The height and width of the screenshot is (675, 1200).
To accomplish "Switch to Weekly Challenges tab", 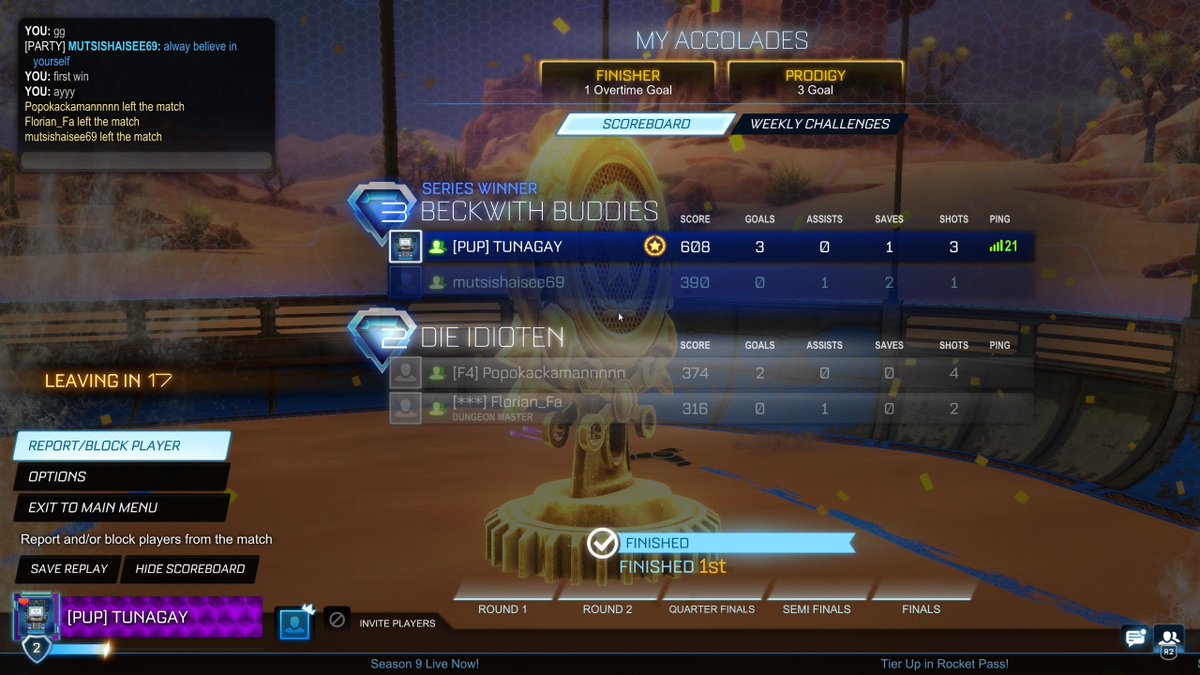I will 819,124.
